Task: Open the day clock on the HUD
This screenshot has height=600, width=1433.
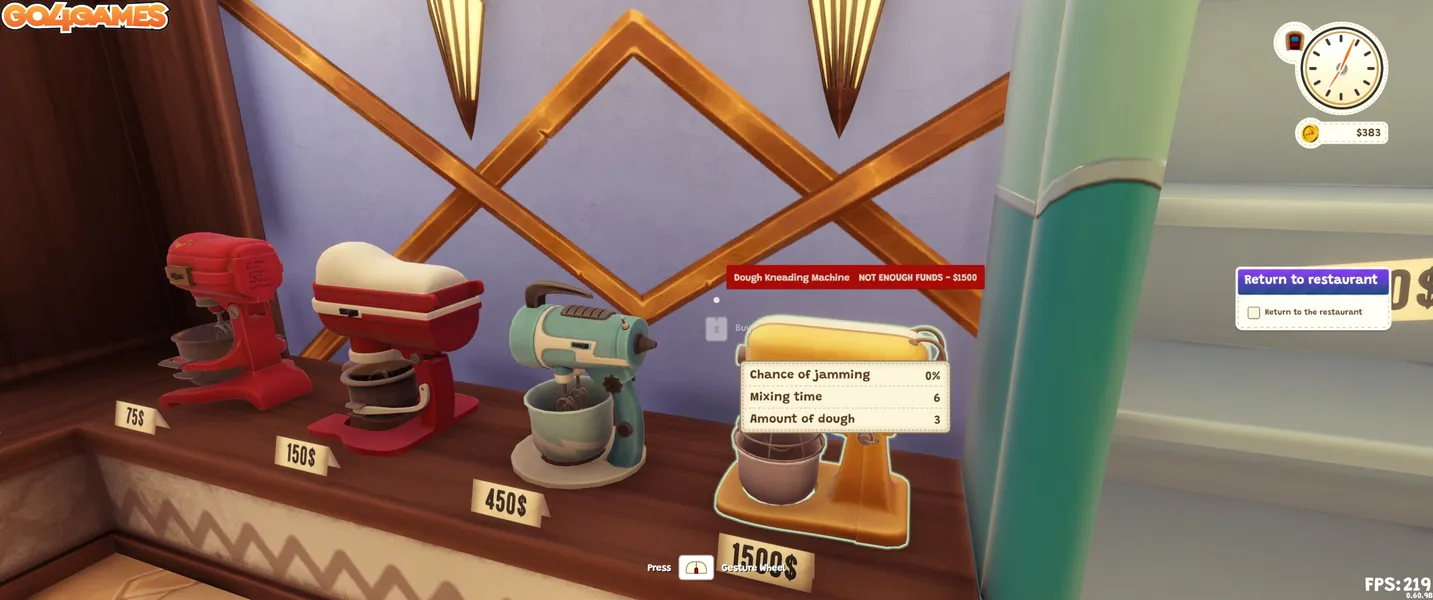Action: tap(1341, 68)
